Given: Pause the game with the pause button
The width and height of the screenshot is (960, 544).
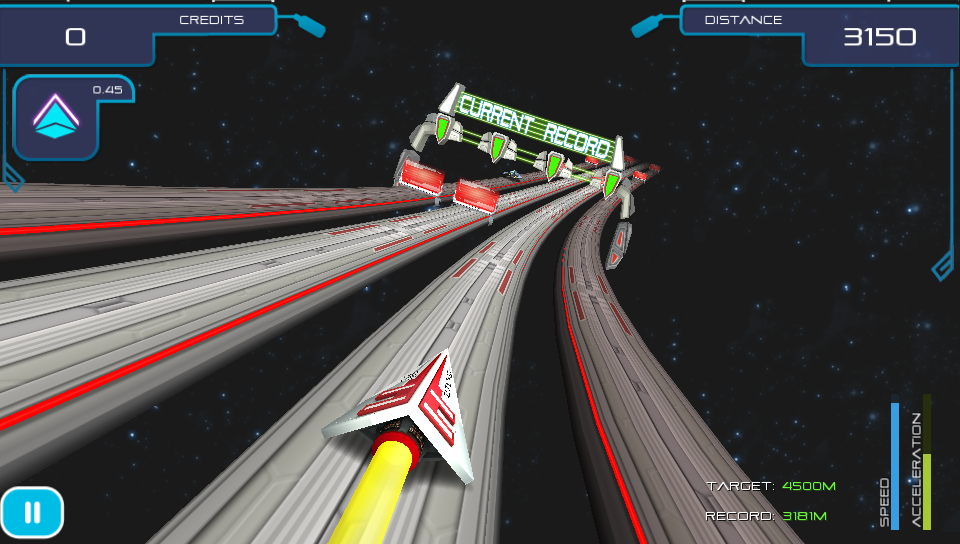Looking at the screenshot, I should pos(32,513).
